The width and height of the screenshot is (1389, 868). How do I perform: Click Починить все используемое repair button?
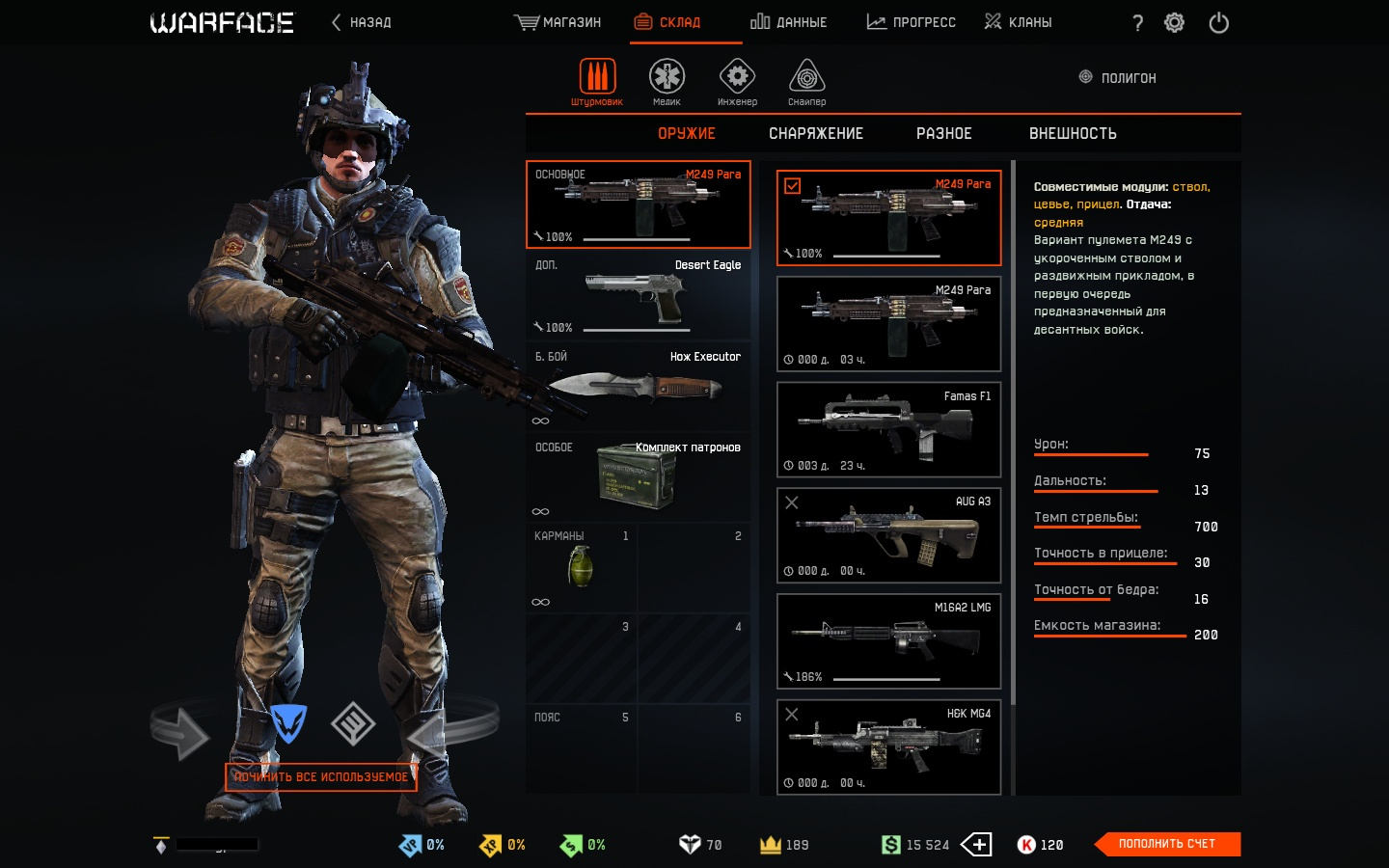click(321, 776)
